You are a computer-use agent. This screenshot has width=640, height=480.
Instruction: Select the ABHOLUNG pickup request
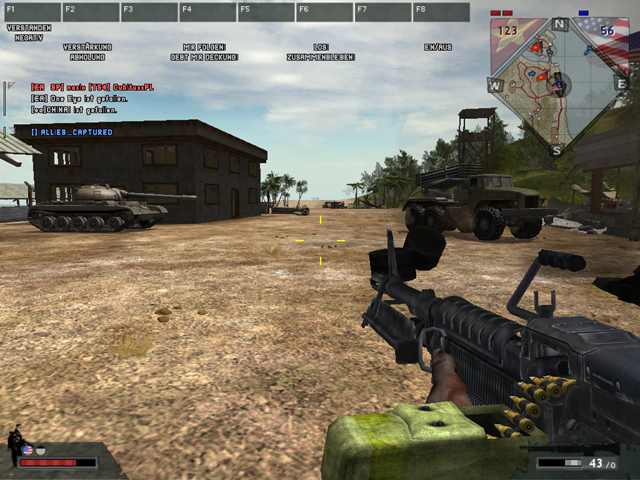click(87, 57)
